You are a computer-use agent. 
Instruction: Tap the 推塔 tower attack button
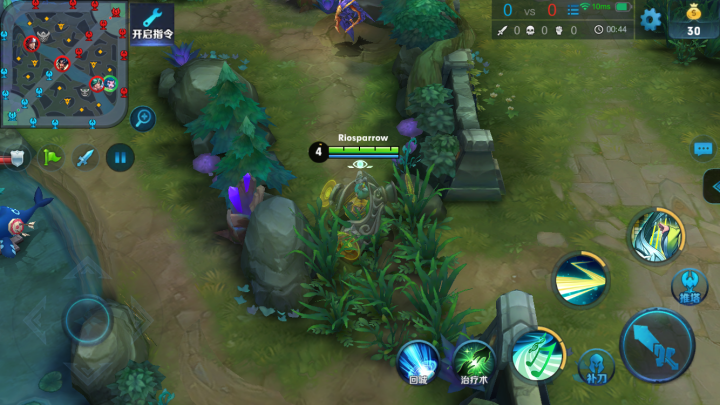(x=690, y=286)
